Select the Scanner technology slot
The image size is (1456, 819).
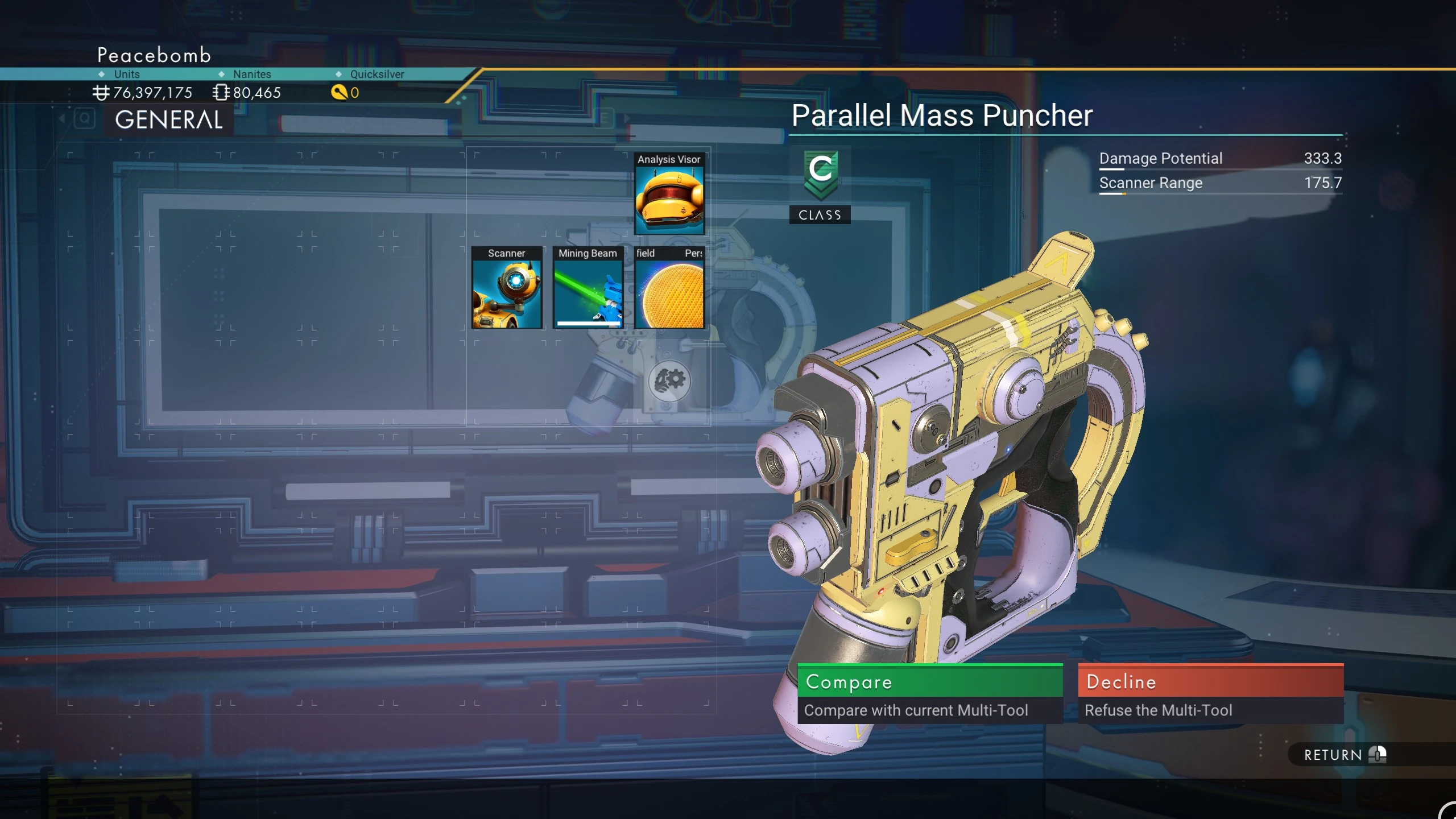point(506,288)
